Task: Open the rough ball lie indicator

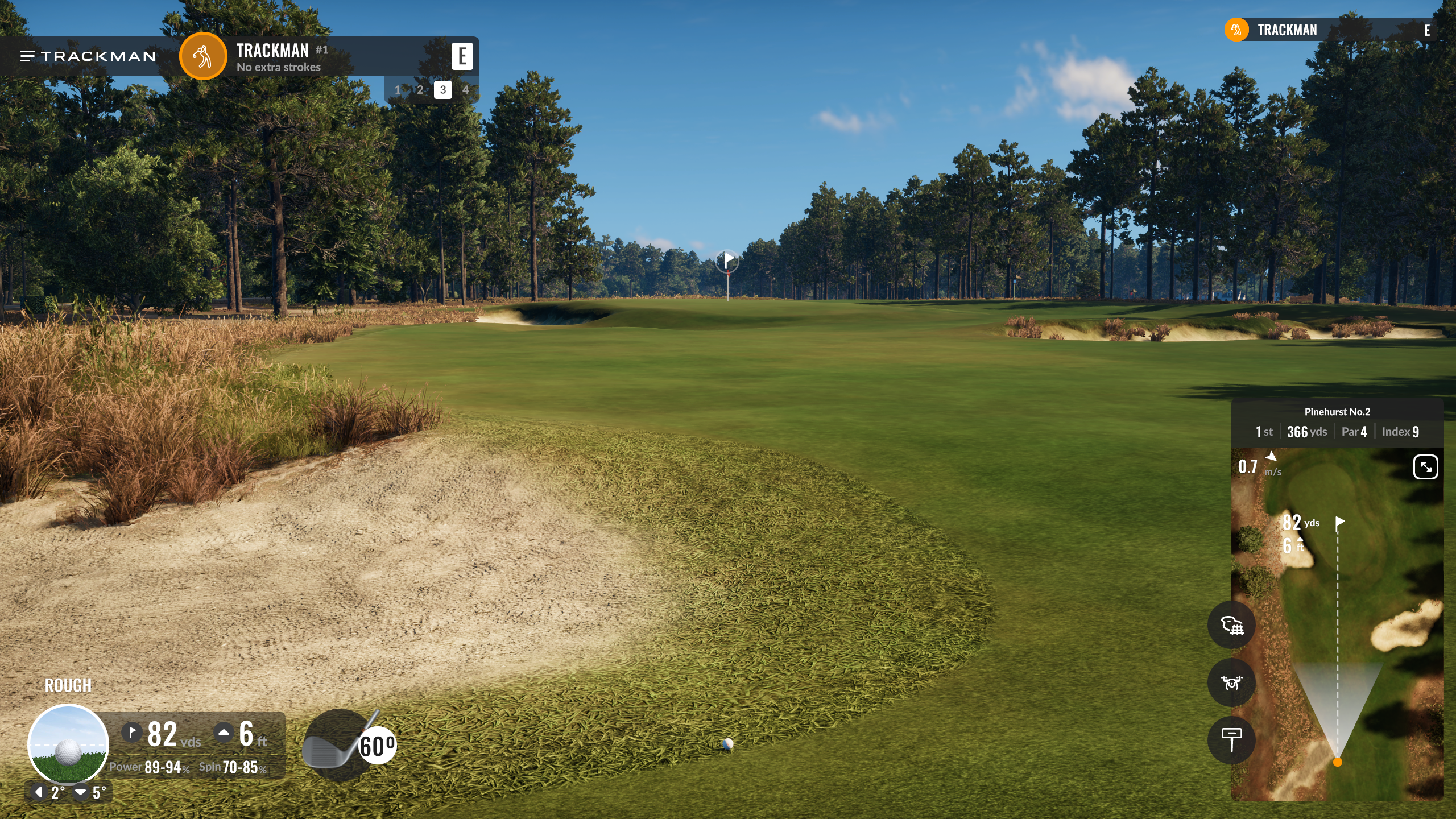Action: point(68,744)
